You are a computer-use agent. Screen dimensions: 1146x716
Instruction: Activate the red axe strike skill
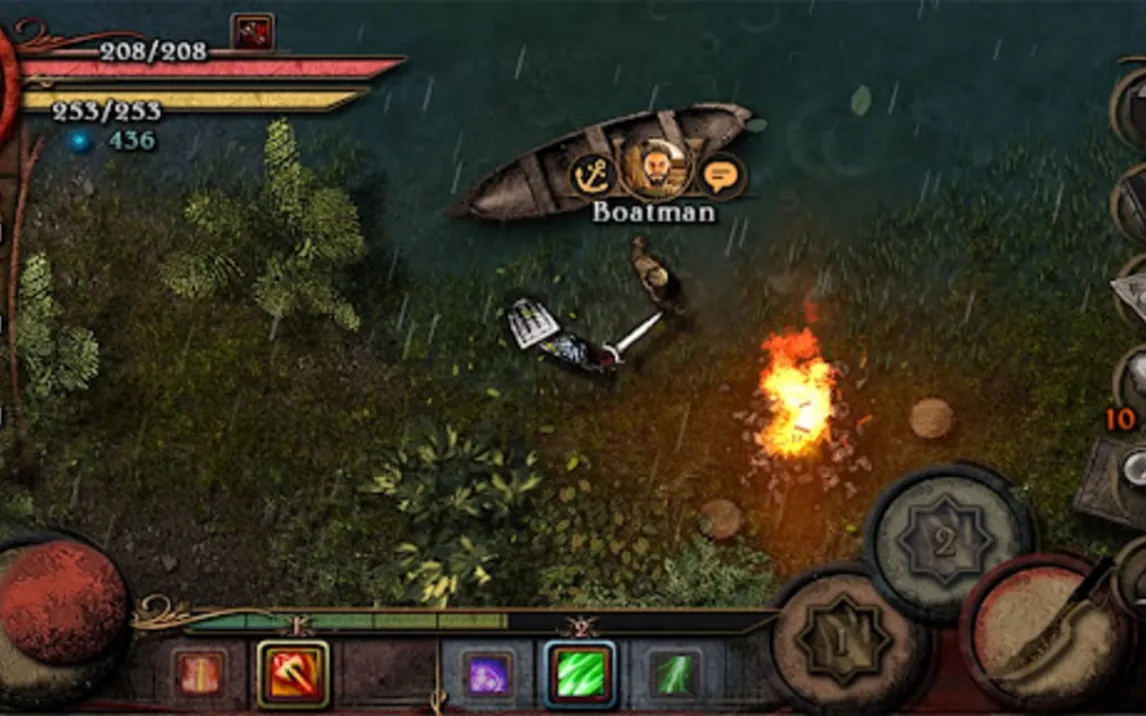293,674
